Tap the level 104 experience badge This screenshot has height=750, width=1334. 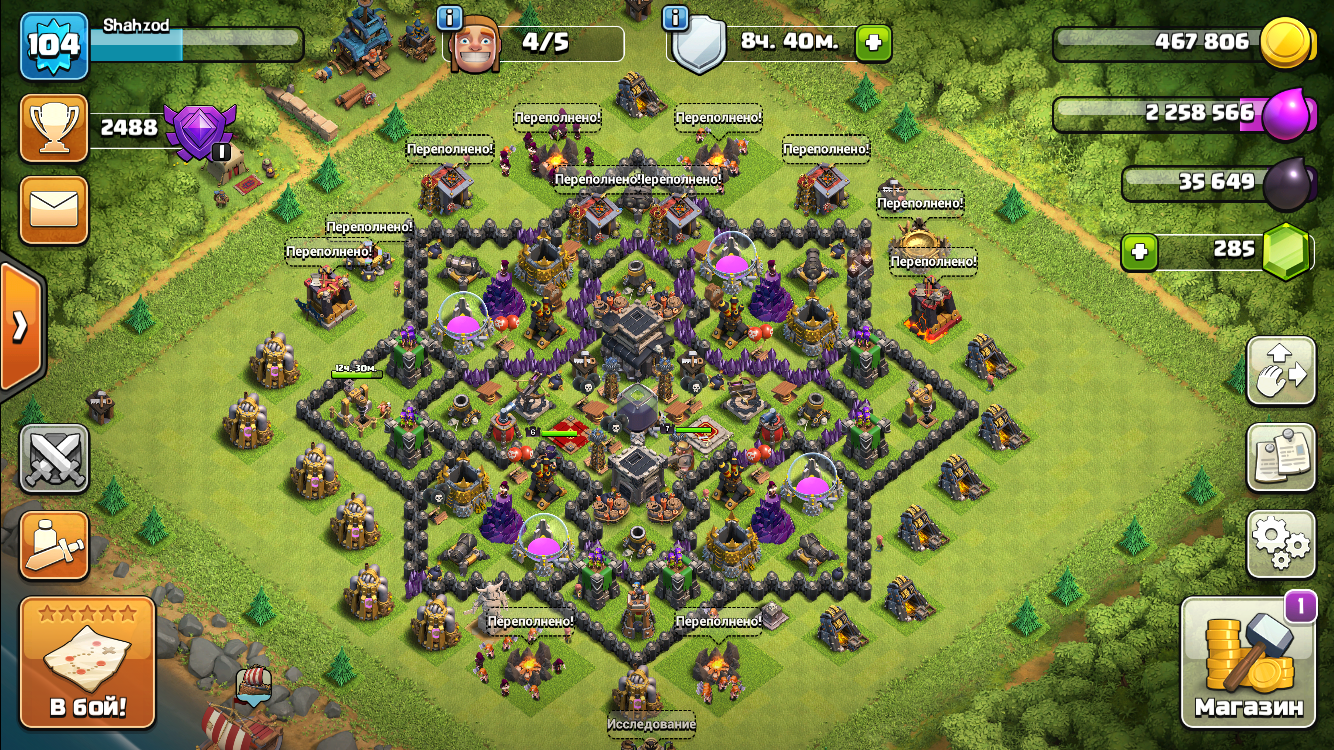click(x=54, y=45)
